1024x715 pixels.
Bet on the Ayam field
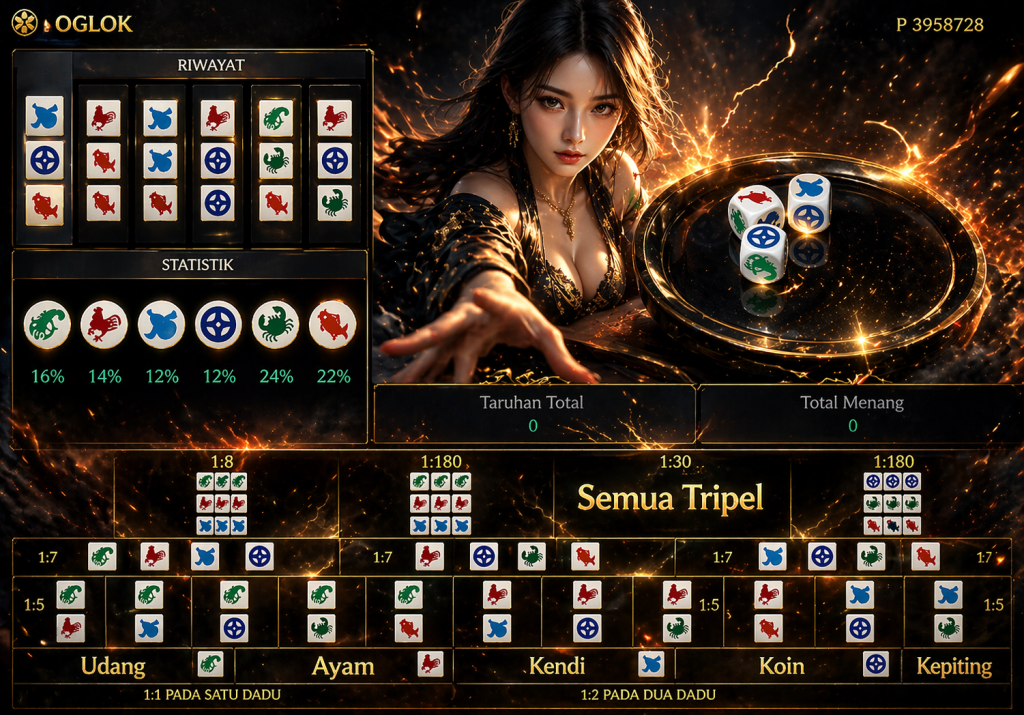pos(343,665)
